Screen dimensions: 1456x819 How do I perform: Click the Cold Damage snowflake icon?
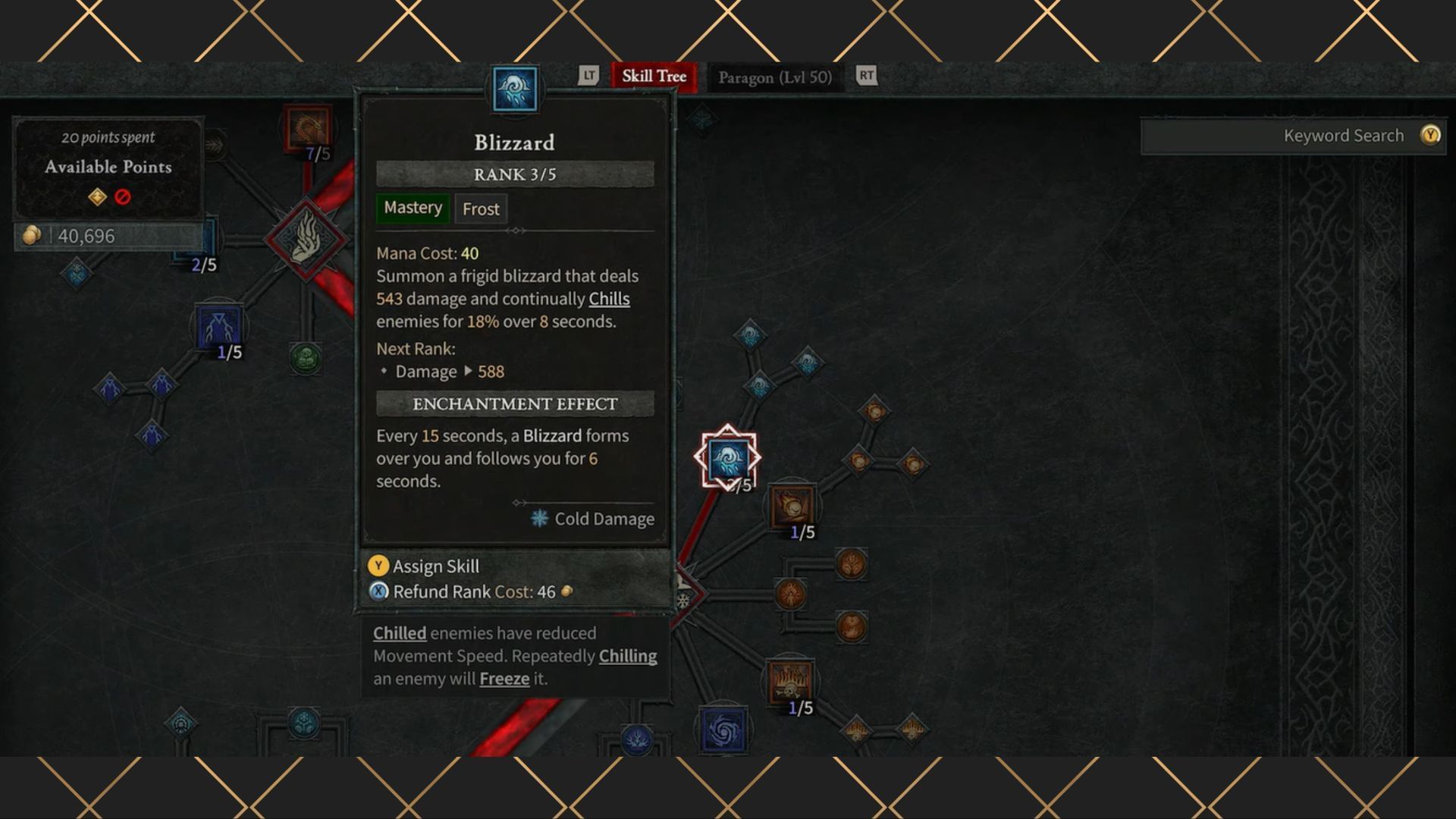click(x=541, y=519)
